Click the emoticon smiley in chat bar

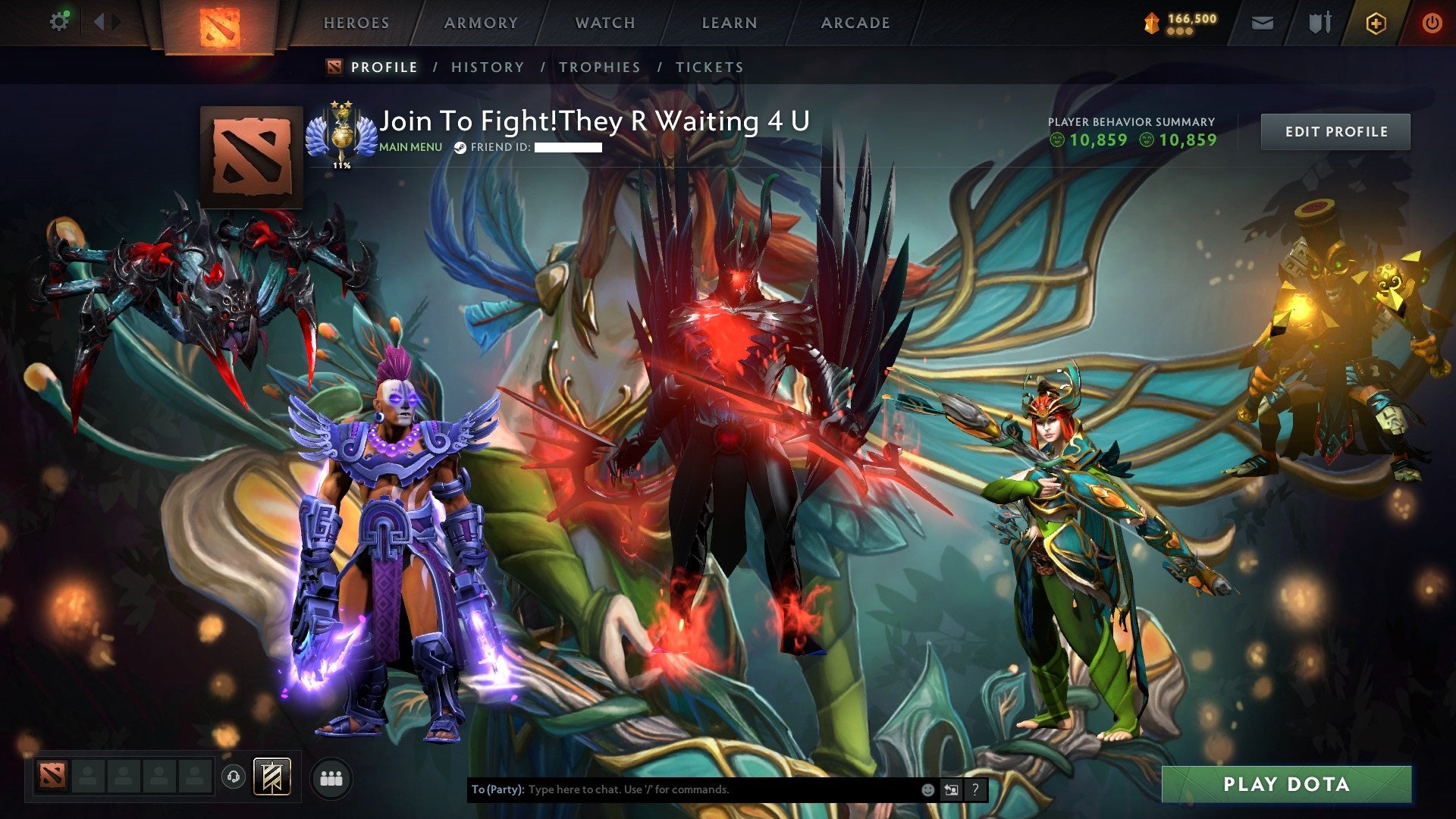(x=928, y=789)
